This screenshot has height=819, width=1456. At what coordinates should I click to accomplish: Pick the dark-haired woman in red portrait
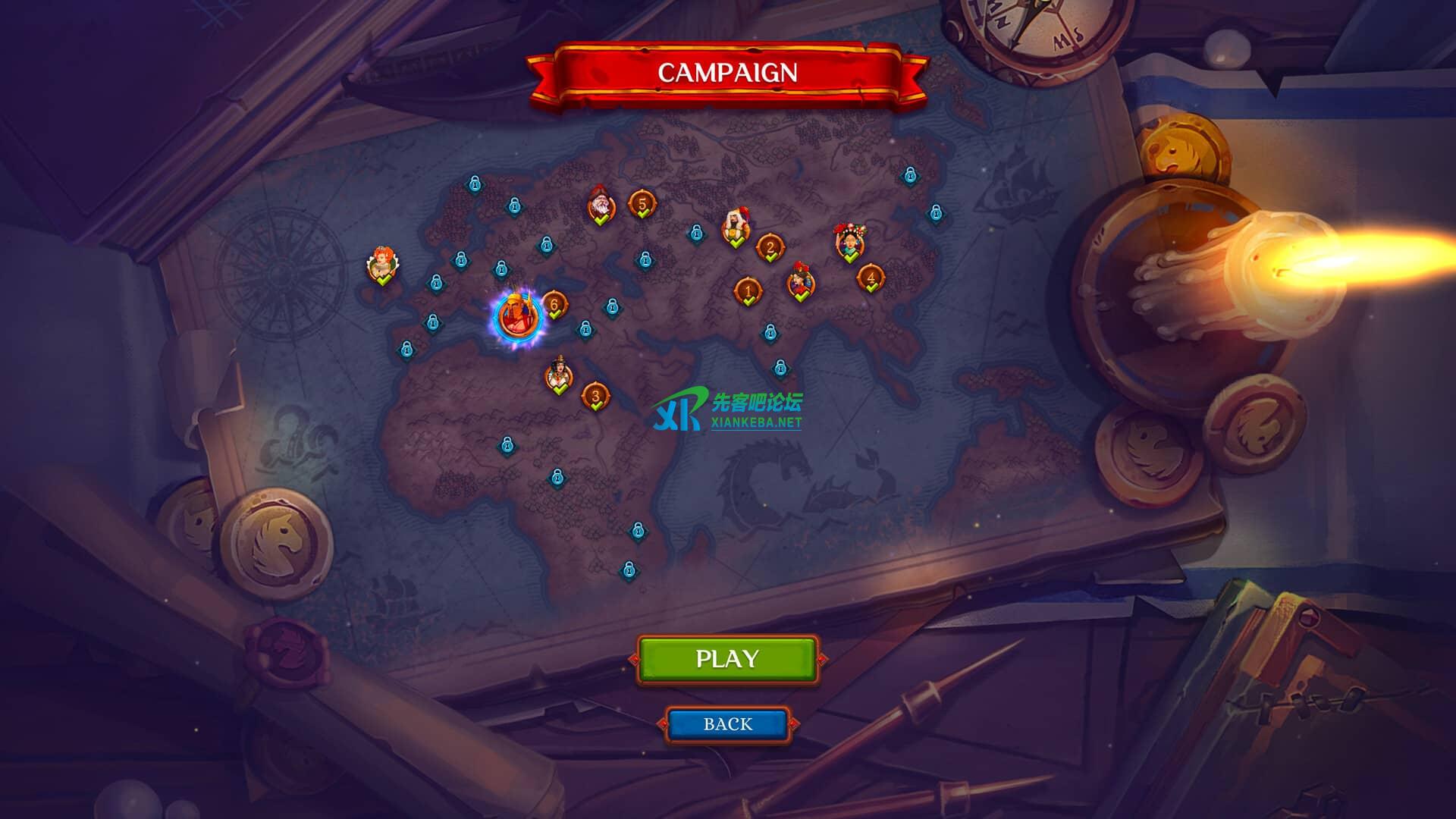coord(800,283)
